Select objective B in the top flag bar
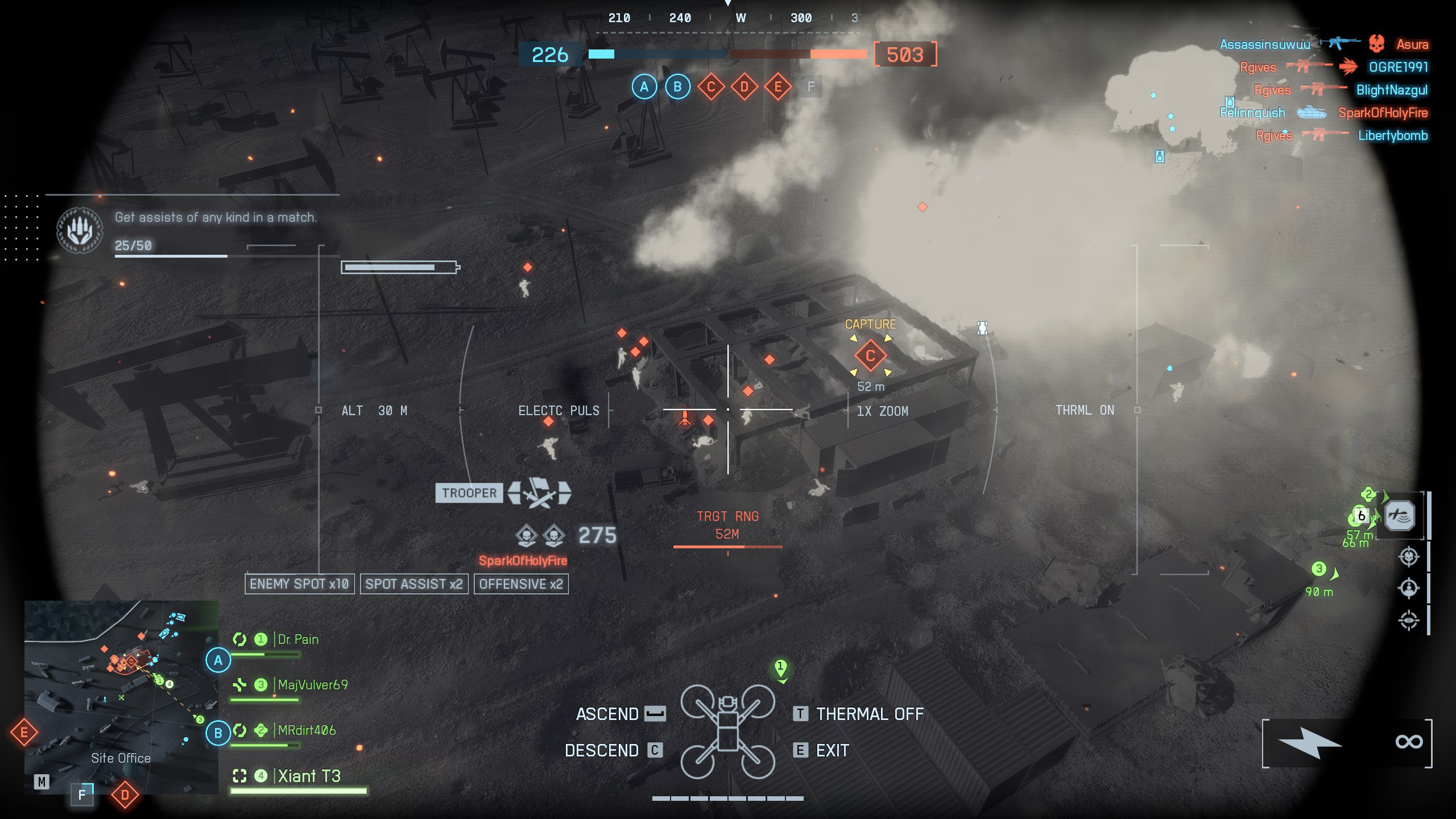 click(x=677, y=87)
